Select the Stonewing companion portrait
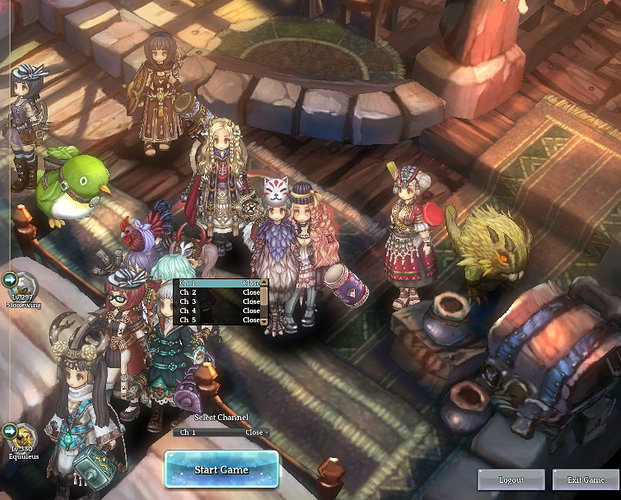 (x=24, y=285)
